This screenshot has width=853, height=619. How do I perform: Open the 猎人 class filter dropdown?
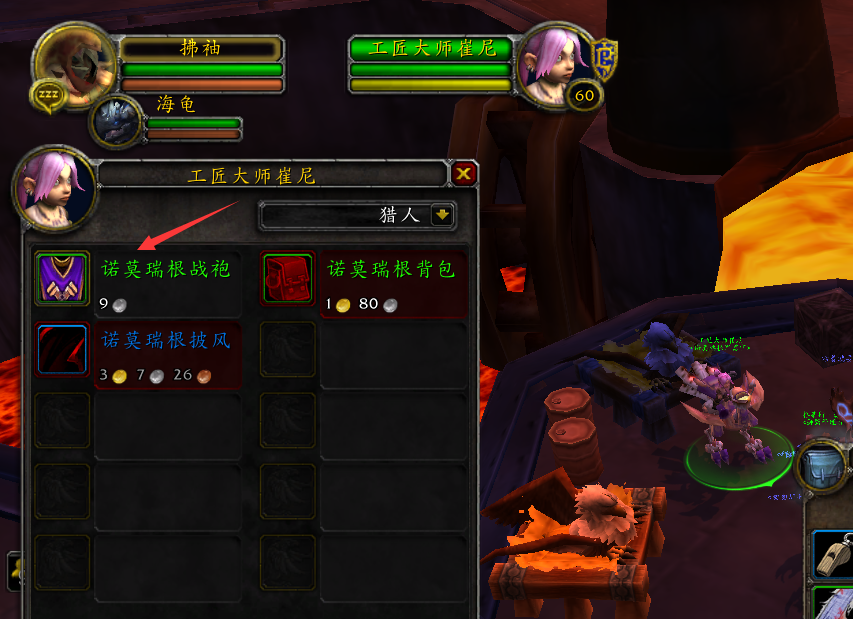click(x=442, y=215)
